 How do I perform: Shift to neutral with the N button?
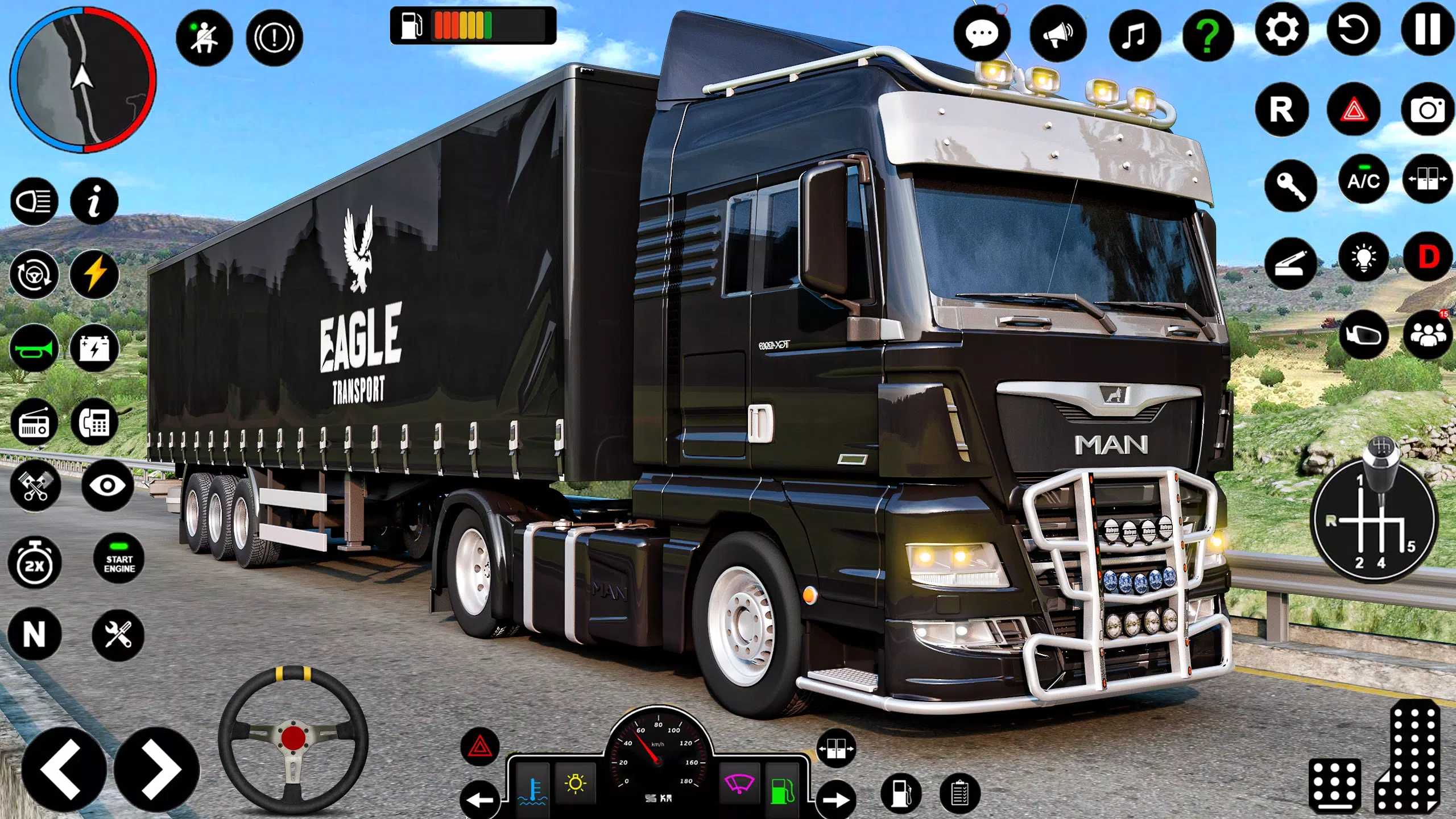34,634
